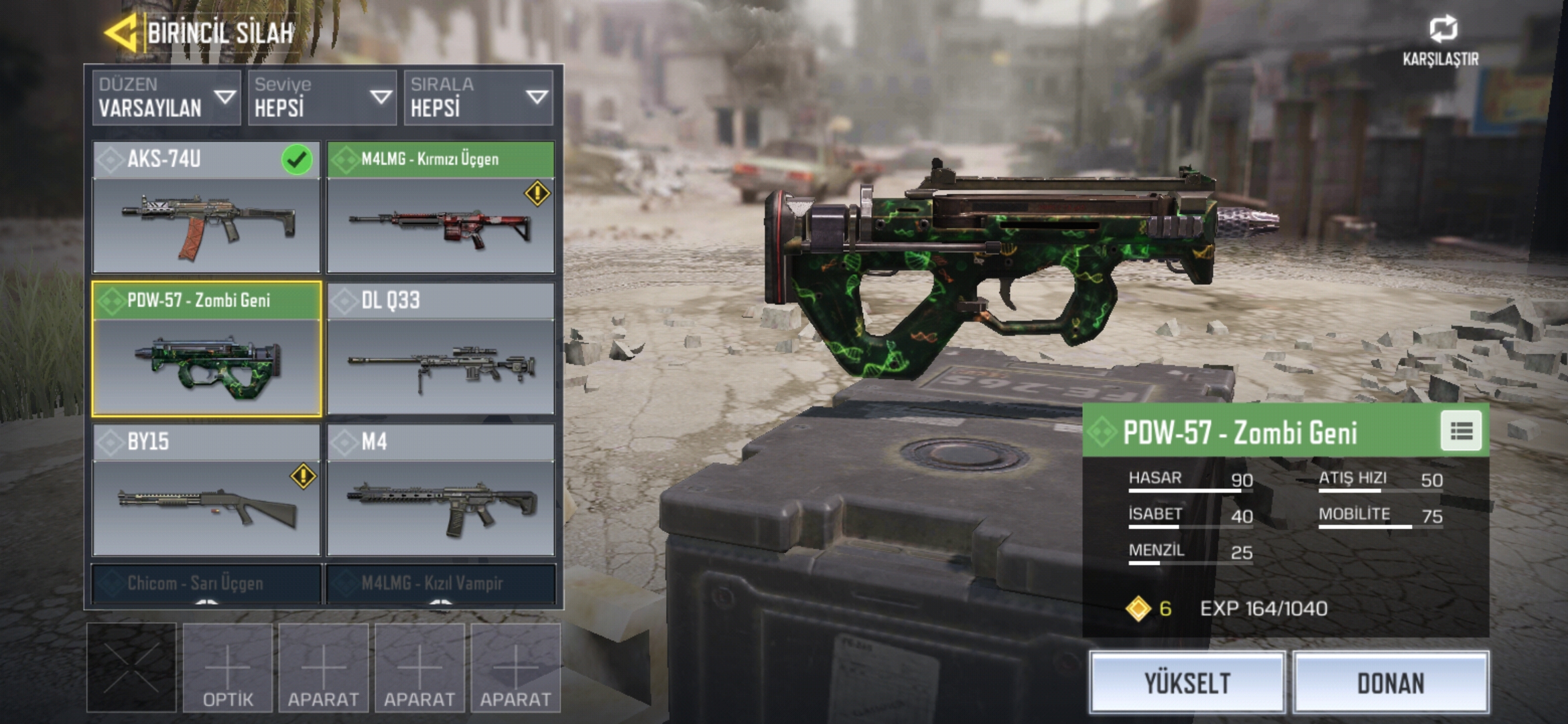Open the weapon details list icon
The image size is (1568, 724).
(x=1461, y=431)
